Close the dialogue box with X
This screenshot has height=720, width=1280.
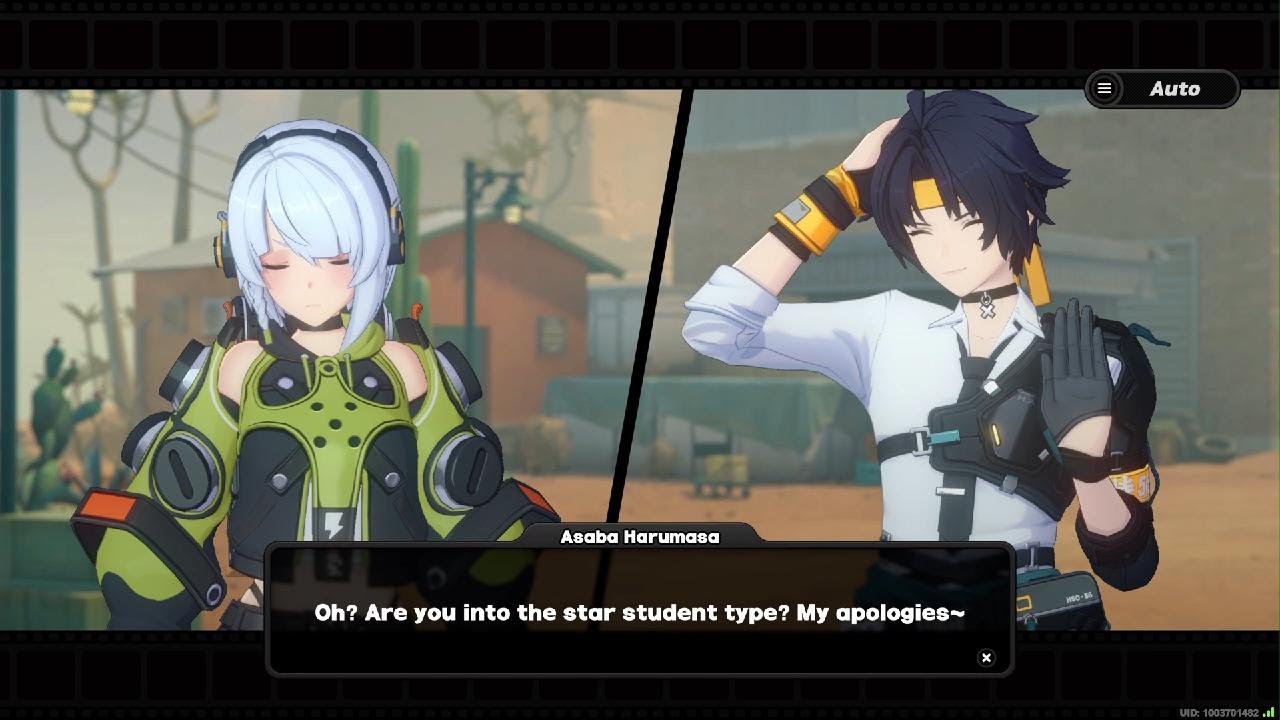pyautogui.click(x=986, y=657)
